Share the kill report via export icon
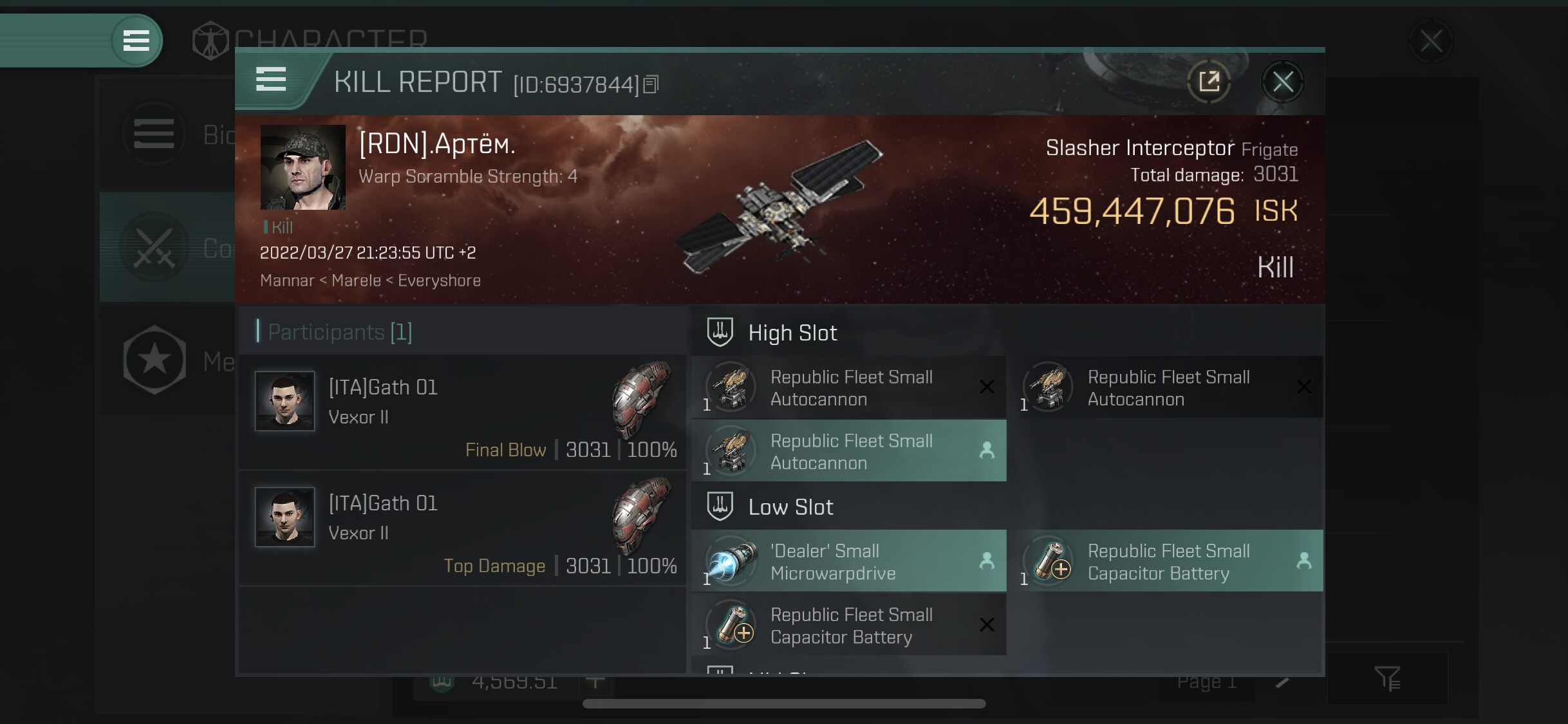1568x724 pixels. (1209, 82)
